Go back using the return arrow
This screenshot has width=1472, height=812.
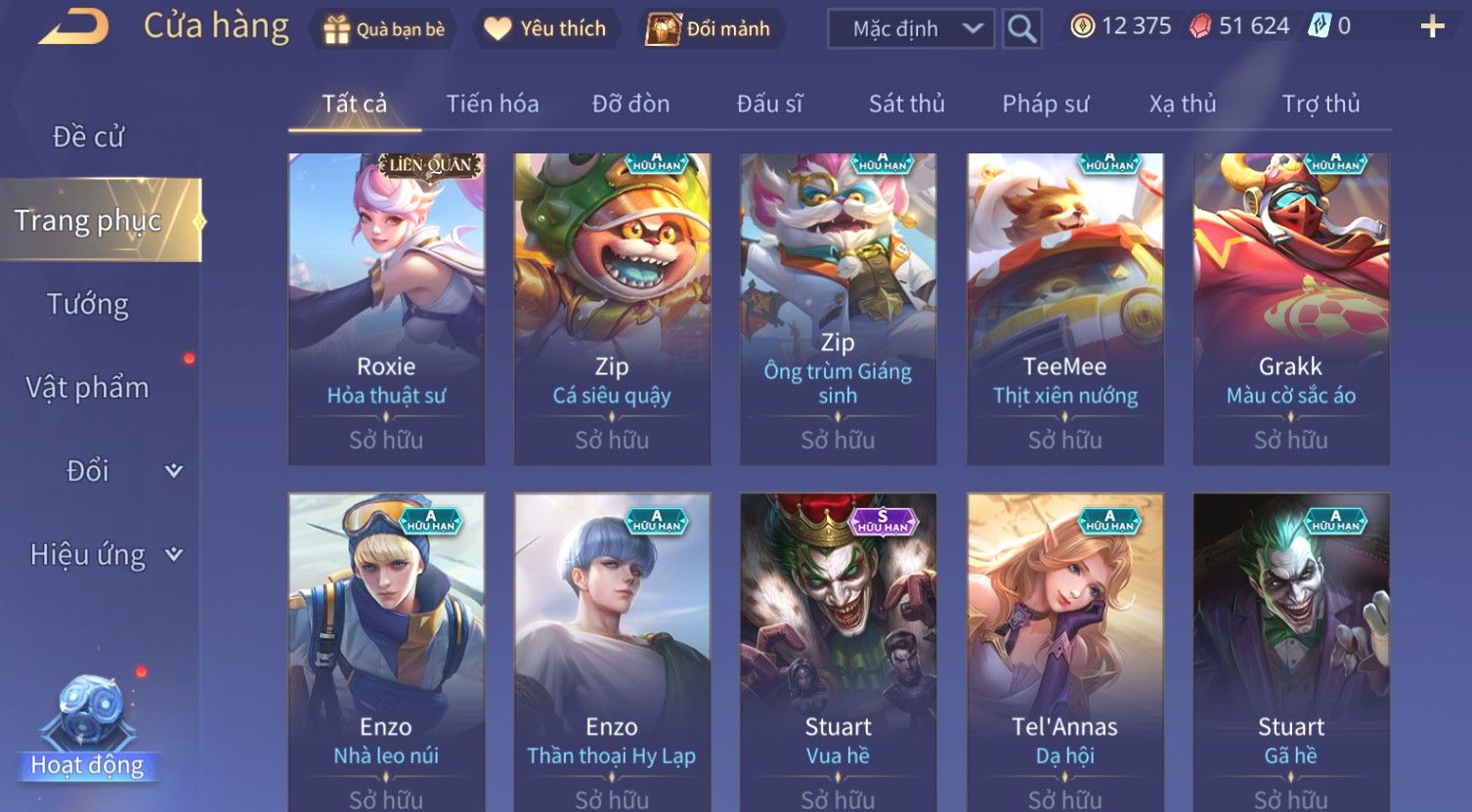pos(73,27)
